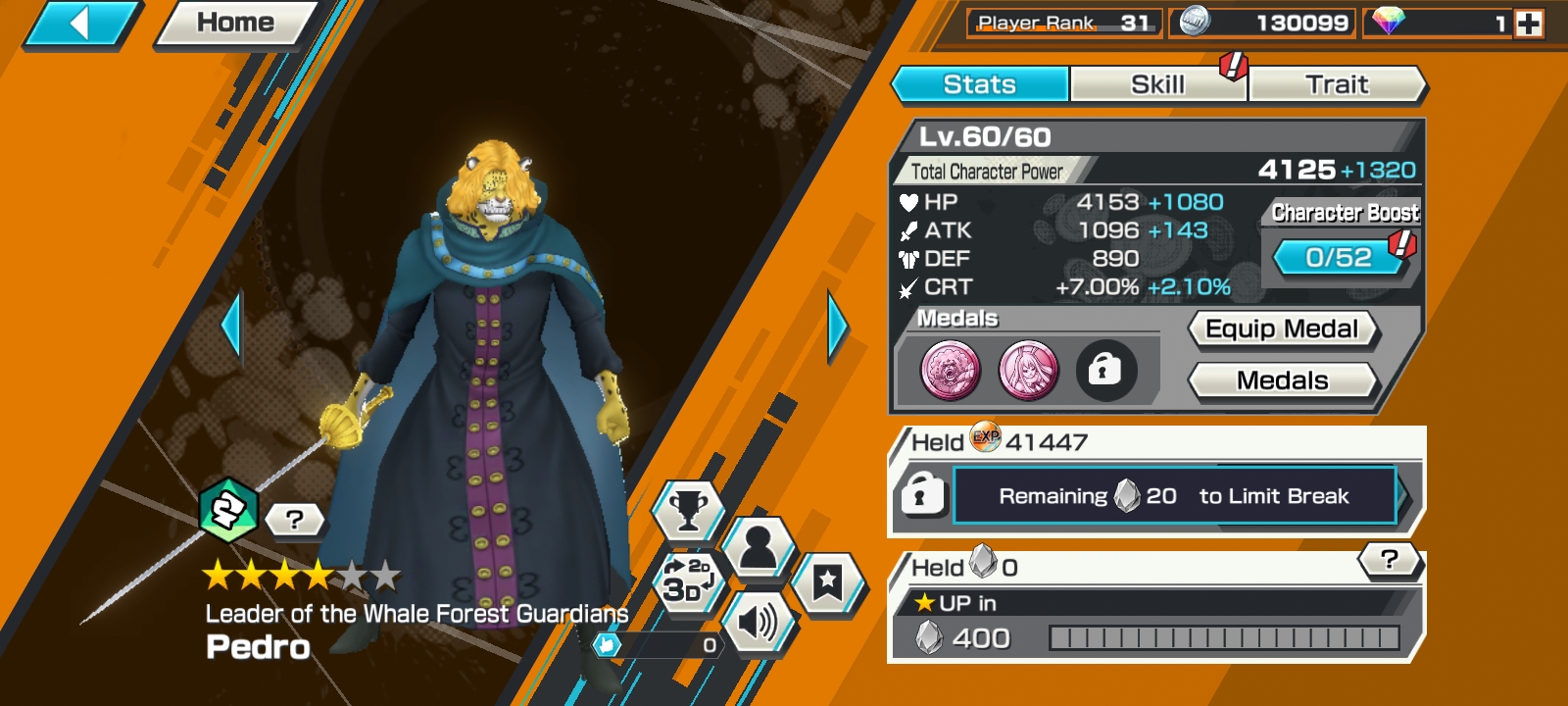Select the first pink medal slot

point(950,371)
